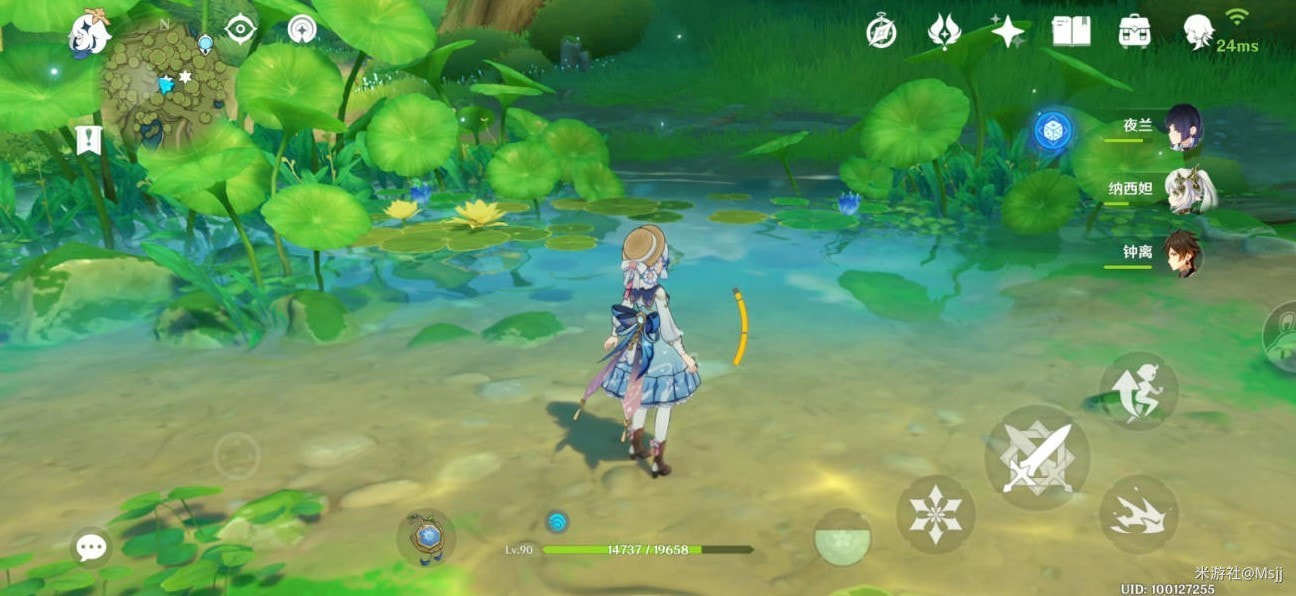Tap the sprint dash button
The image size is (1296, 596).
tap(1138, 514)
